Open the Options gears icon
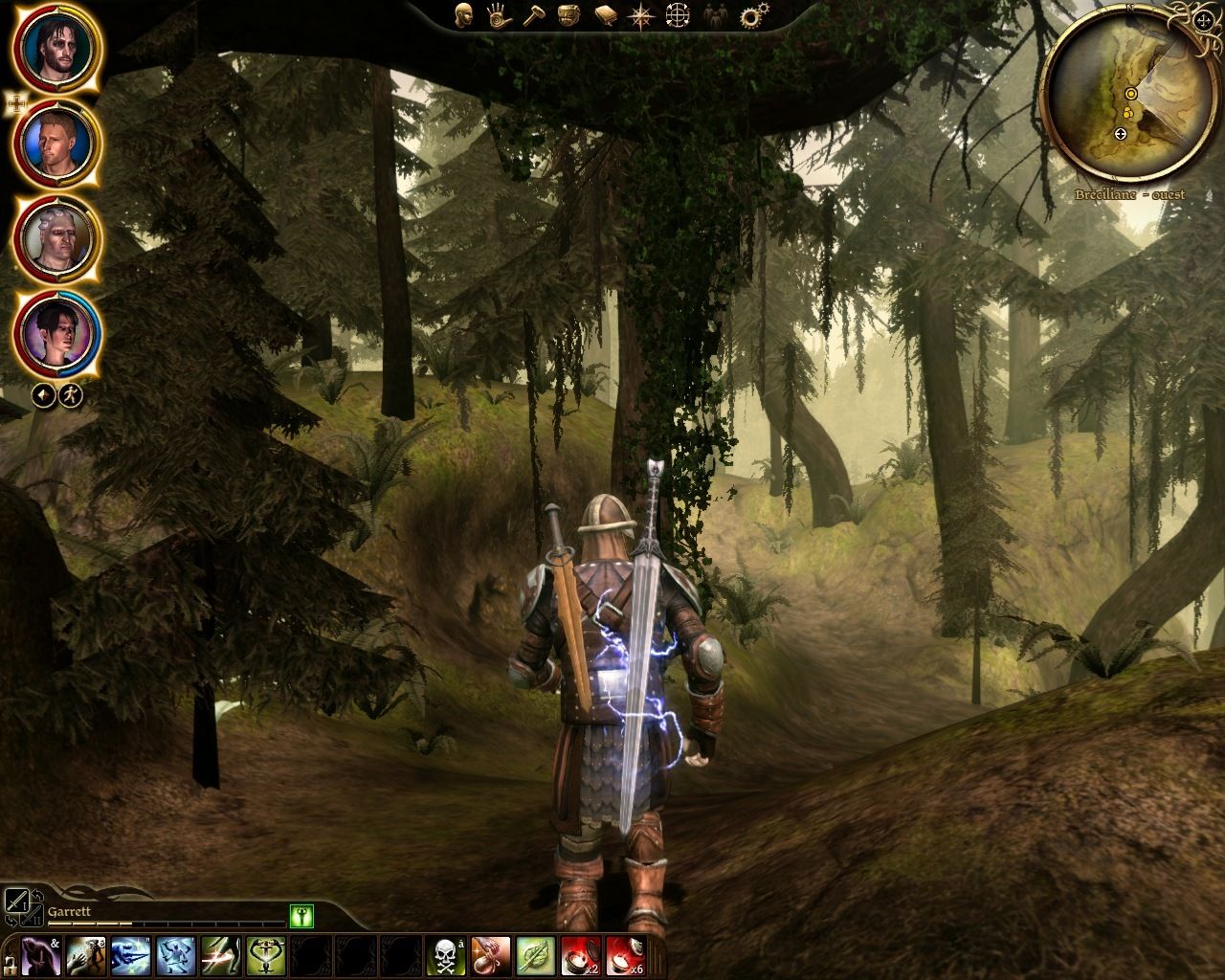This screenshot has width=1225, height=980. tap(750, 15)
